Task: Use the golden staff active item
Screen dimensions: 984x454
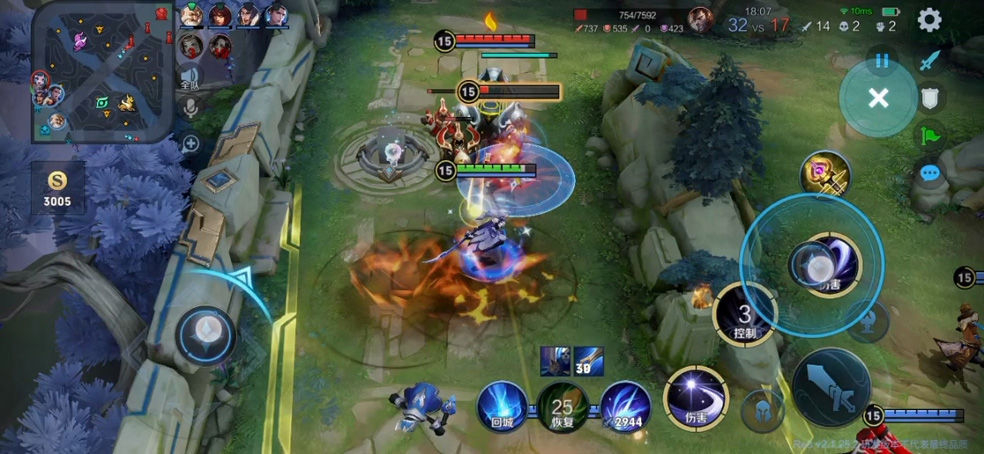Action: coord(824,175)
